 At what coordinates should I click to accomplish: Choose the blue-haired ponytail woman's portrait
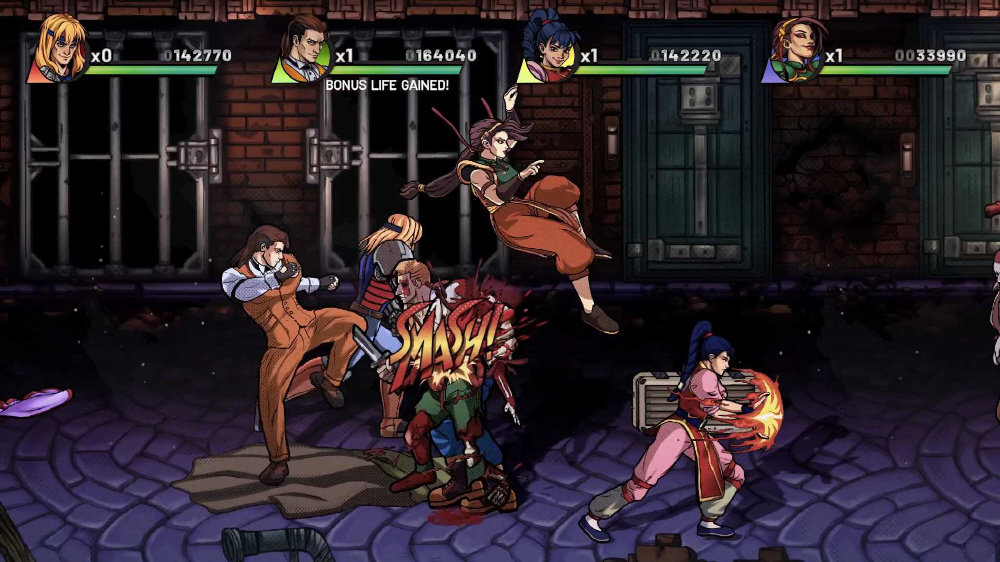coord(545,50)
